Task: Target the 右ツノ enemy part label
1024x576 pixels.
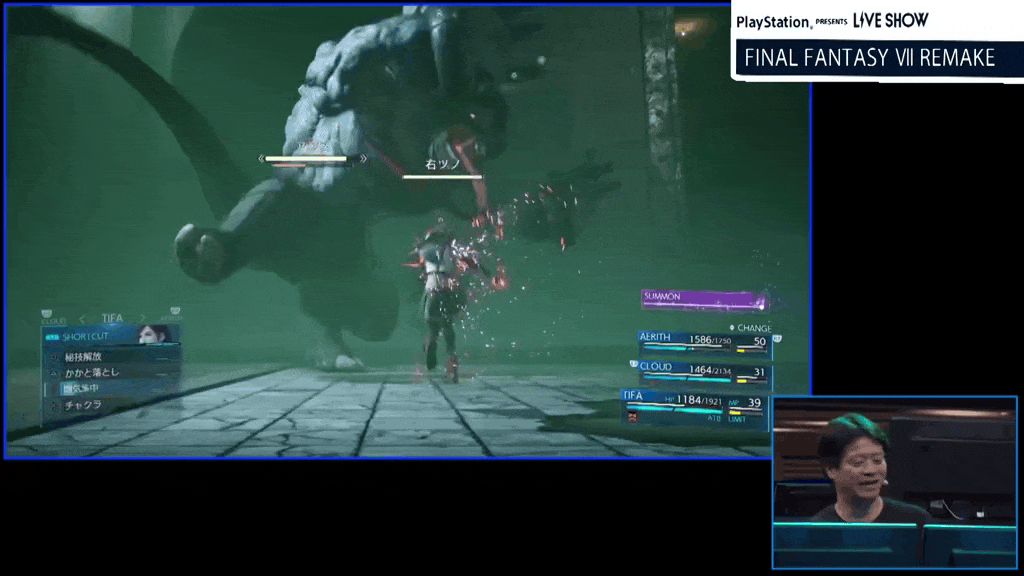Action: 441,165
